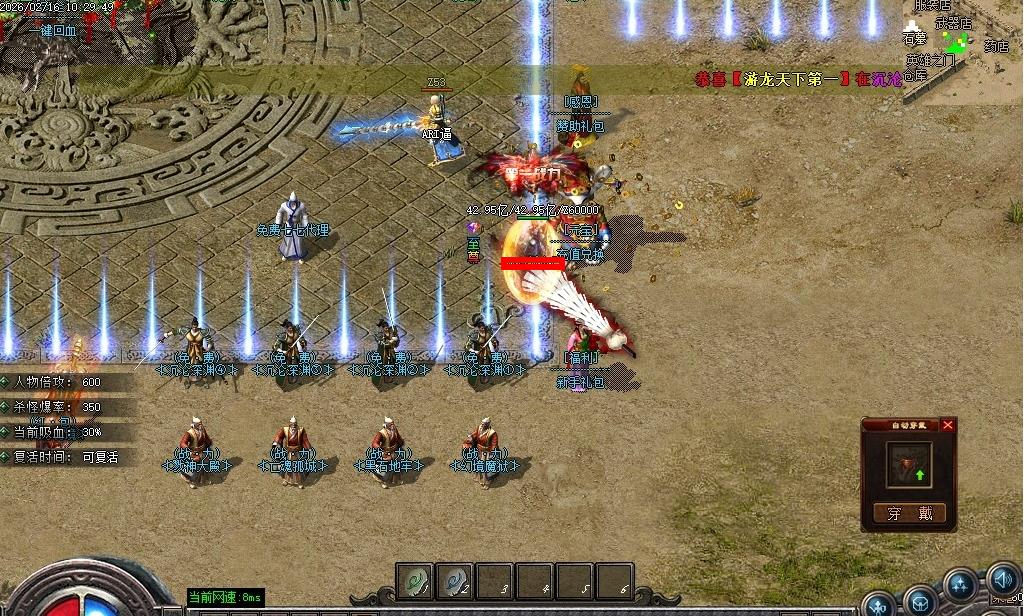Close the 自动穿戴 auto-equip popup
Screen dimensions: 1027x616
948,425
